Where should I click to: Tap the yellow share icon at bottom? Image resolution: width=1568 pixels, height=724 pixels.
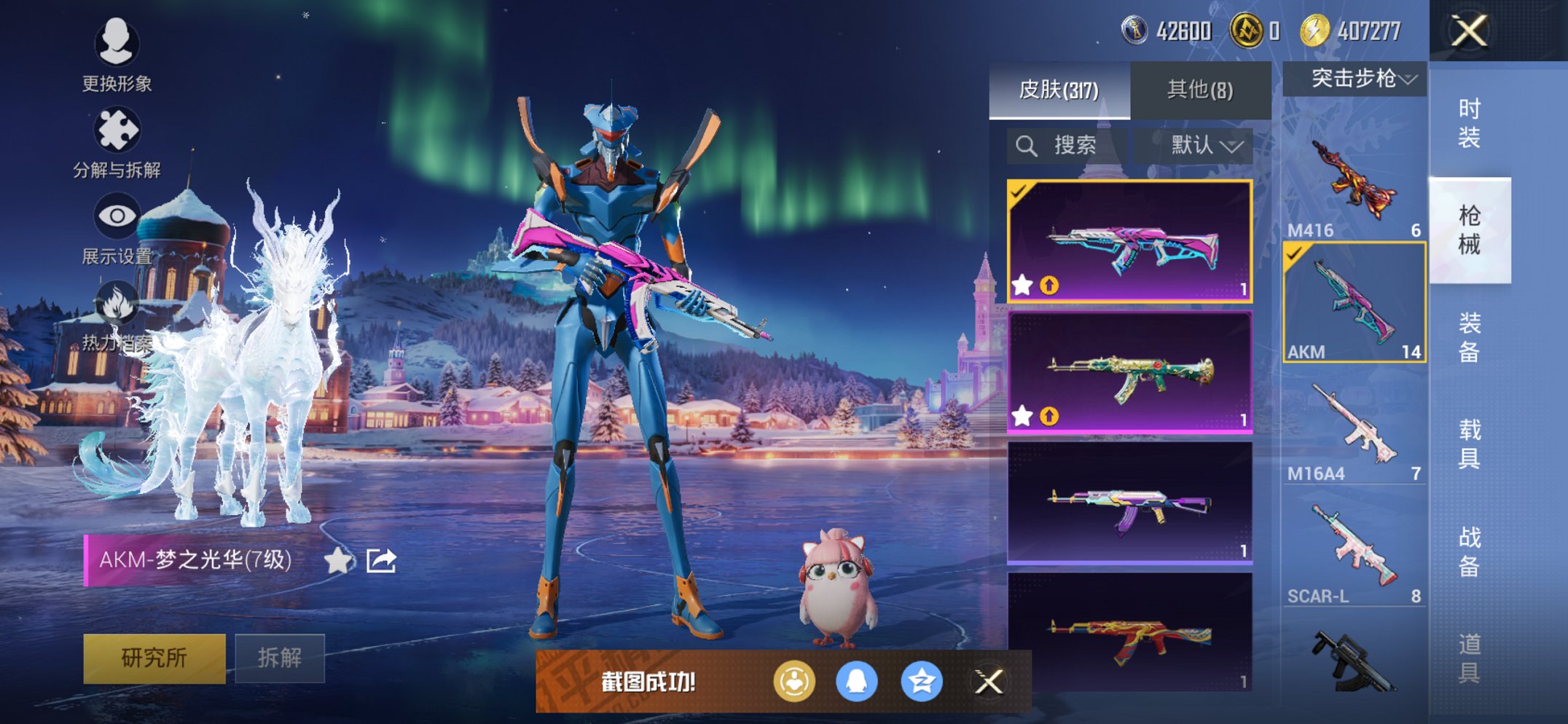(796, 680)
